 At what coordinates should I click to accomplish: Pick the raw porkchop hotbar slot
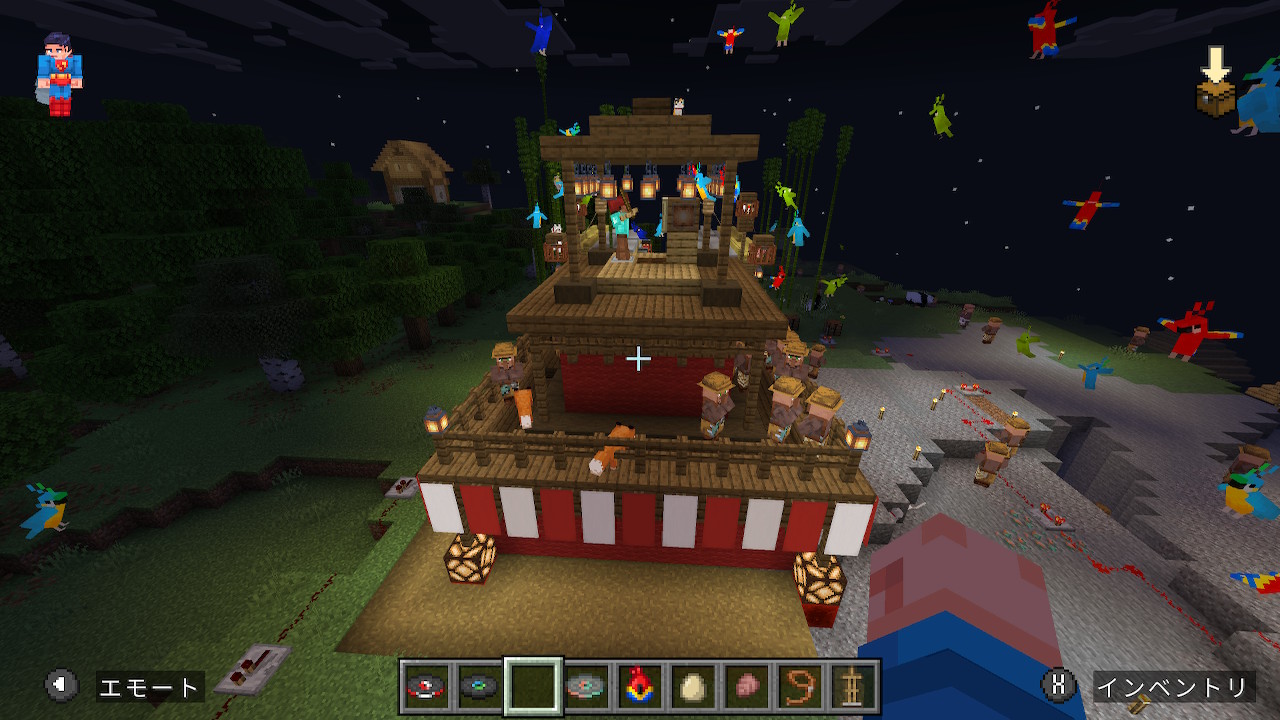pyautogui.click(x=746, y=687)
